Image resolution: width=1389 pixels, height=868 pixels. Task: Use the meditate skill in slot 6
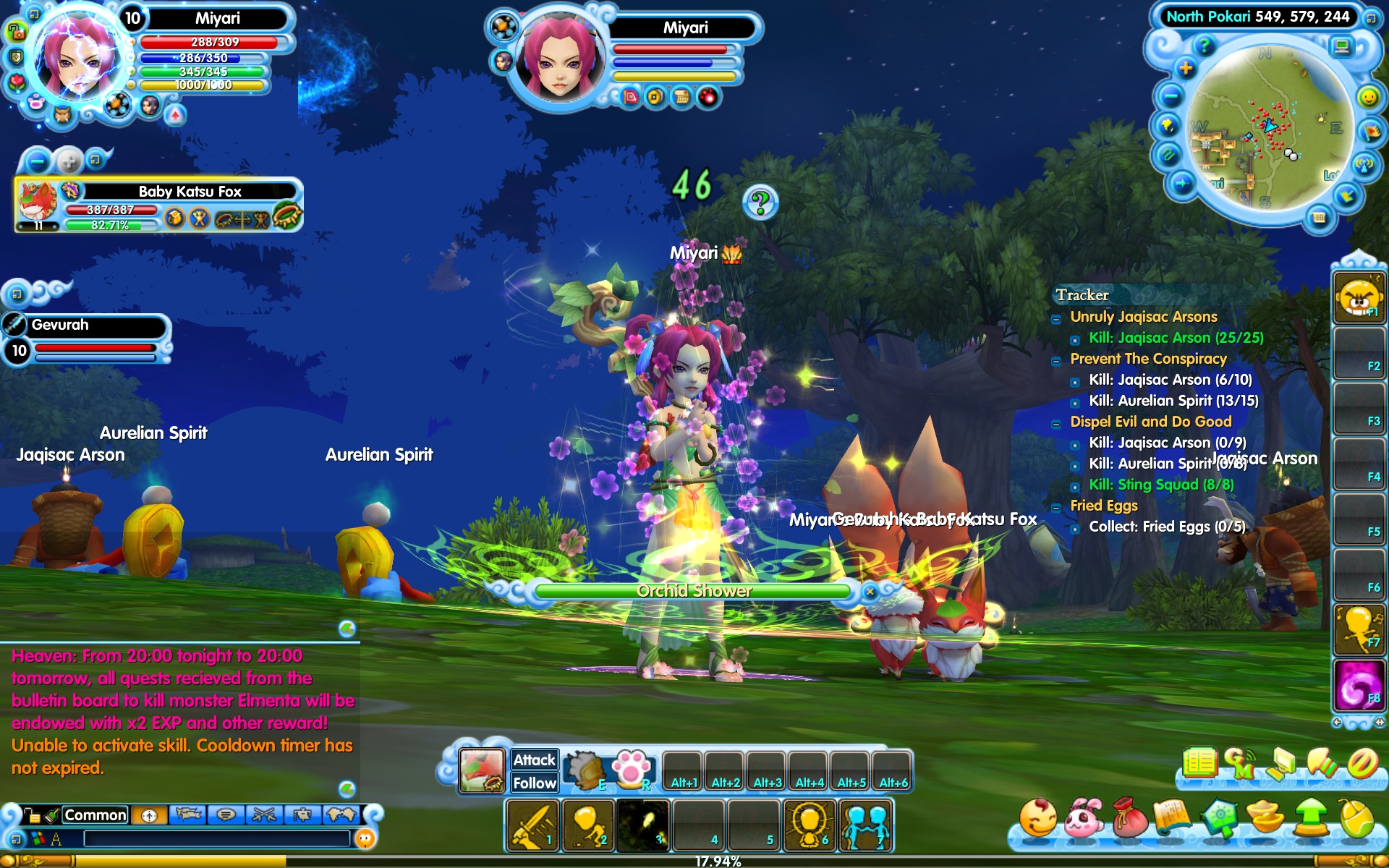(810, 825)
